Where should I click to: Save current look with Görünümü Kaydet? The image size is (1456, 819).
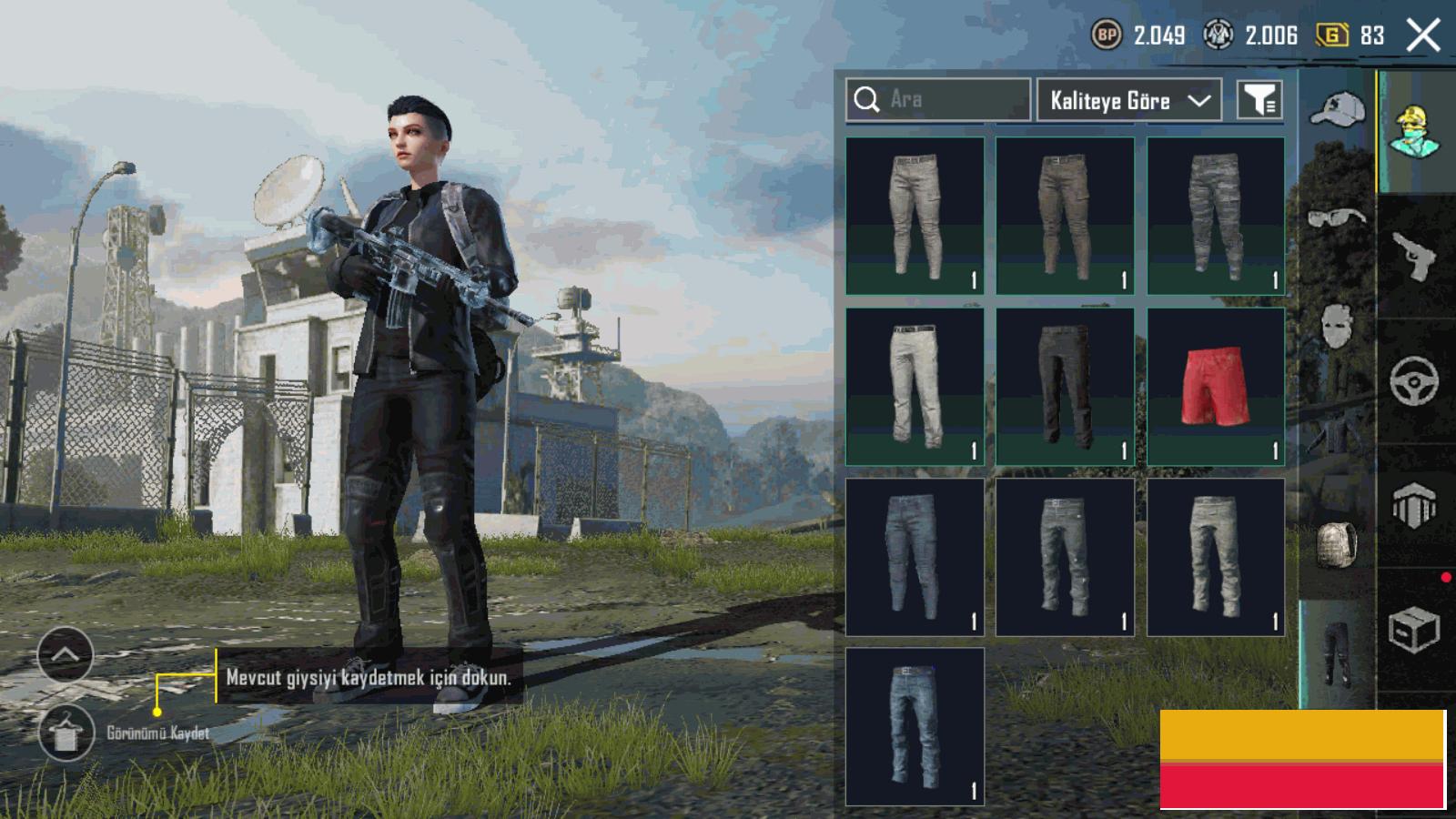[x=66, y=733]
